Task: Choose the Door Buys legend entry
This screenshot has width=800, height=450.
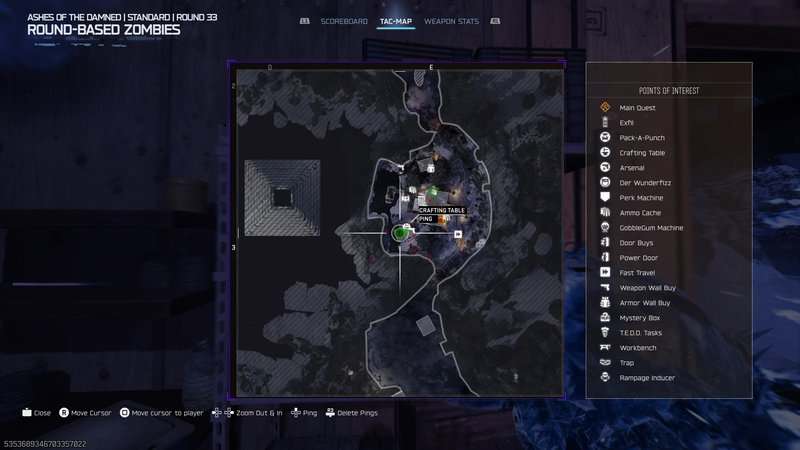Action: [x=637, y=242]
